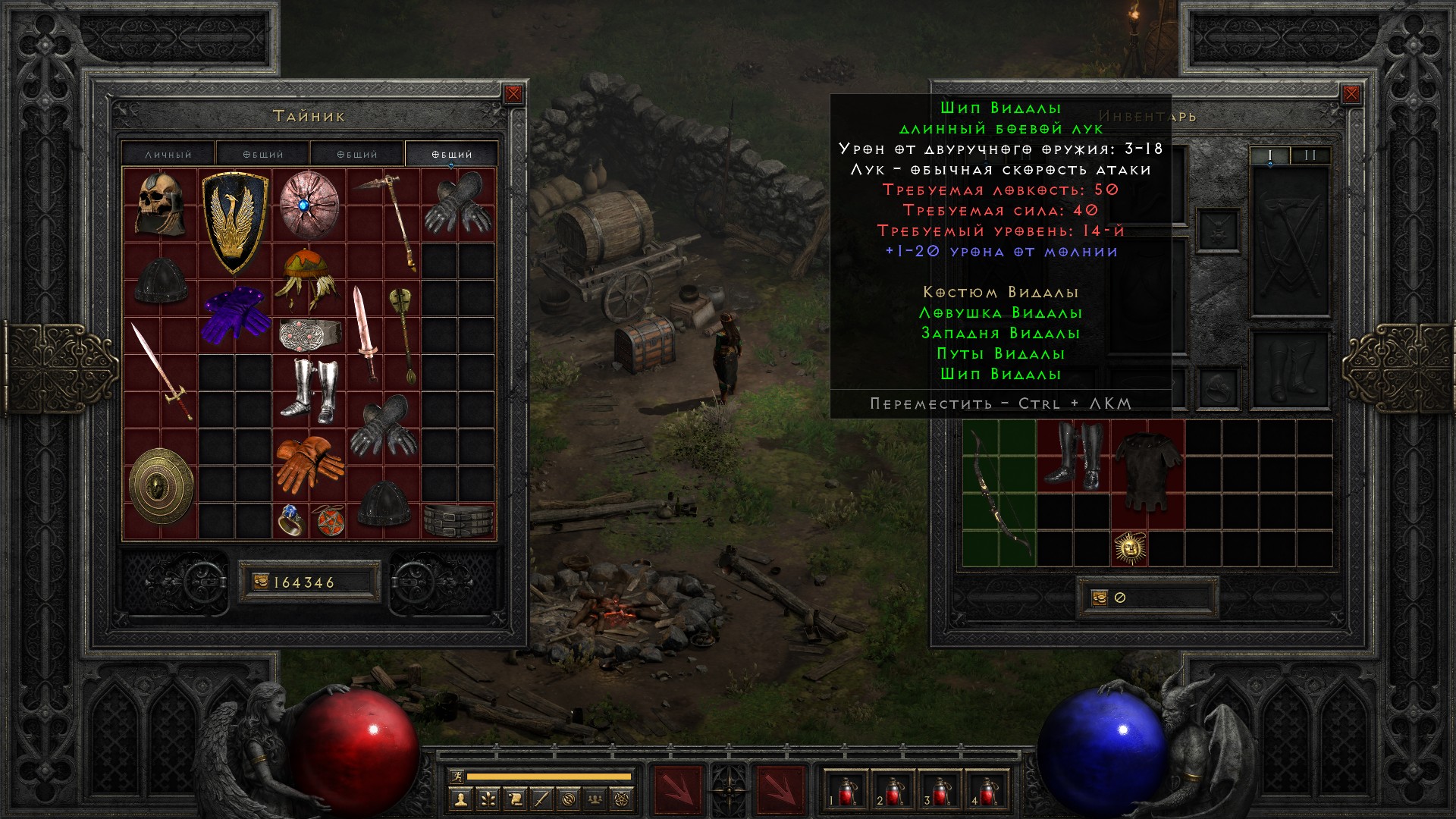The height and width of the screenshot is (819, 1456).
Task: Pick up the golden phoenix shield
Action: (234, 221)
